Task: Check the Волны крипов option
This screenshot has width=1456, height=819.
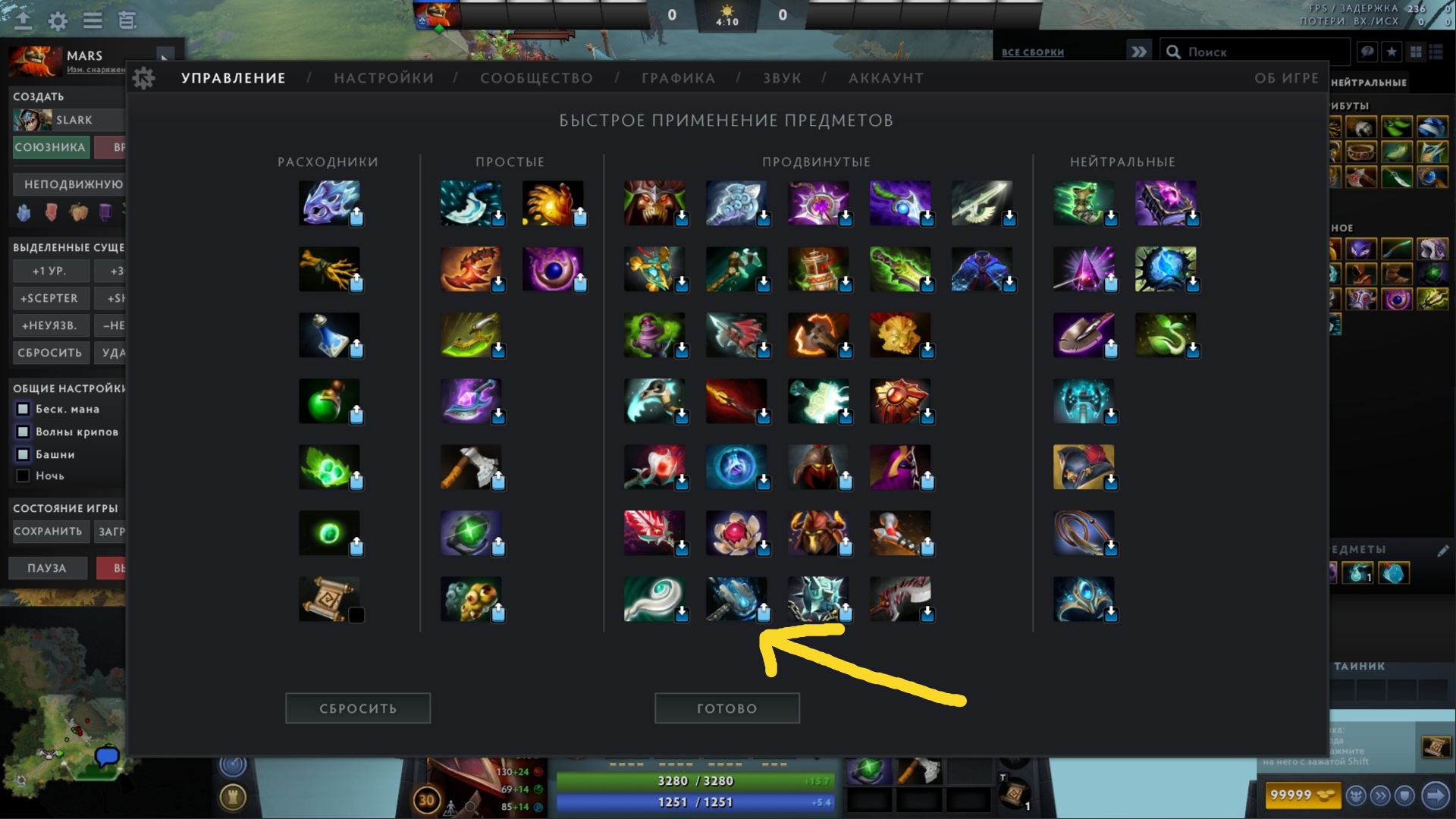Action: coord(23,431)
